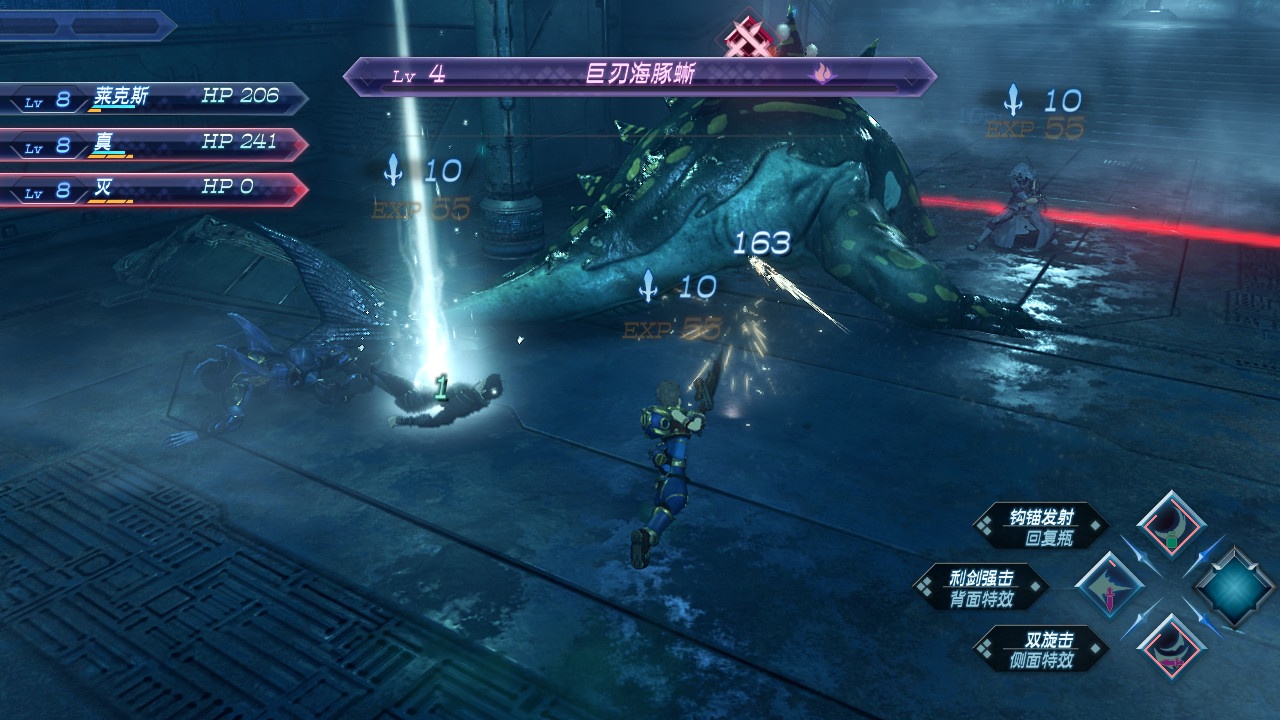Trigger the 双旋击 art icon
Screen dimensions: 1280x720
(x=1172, y=647)
